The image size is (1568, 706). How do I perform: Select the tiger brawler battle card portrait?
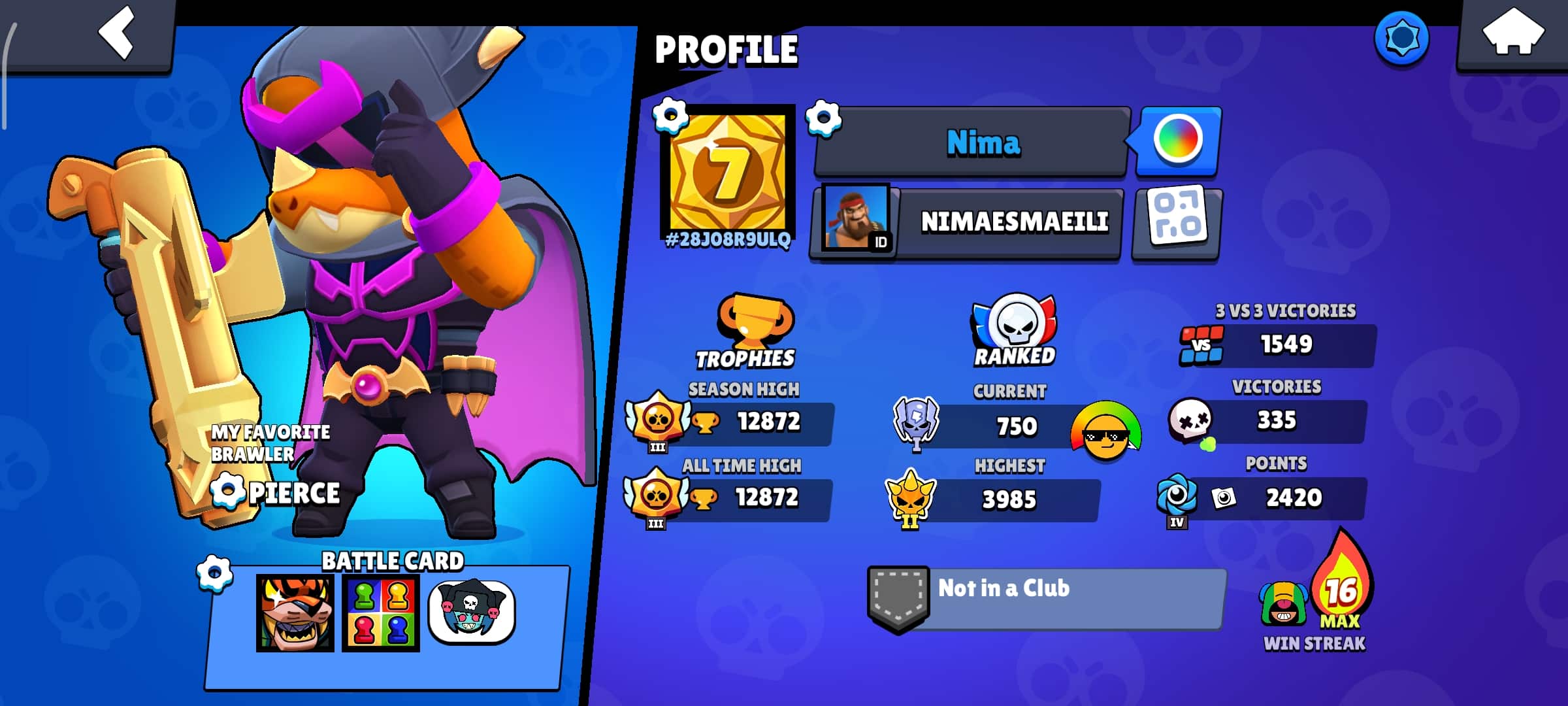pos(295,613)
